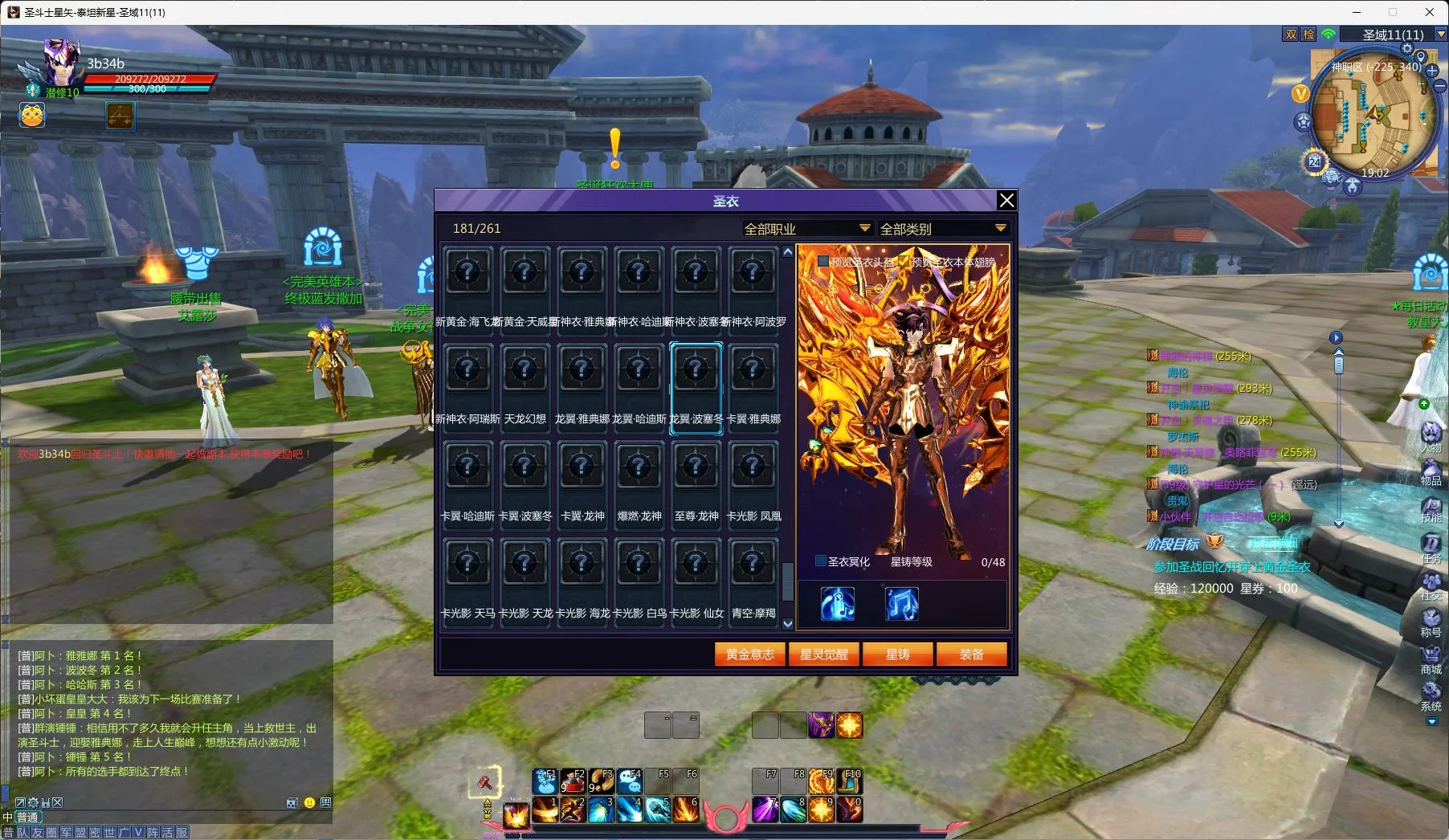This screenshot has width=1449, height=840.
Task: Click the 星铸 star forging button
Action: pos(897,654)
